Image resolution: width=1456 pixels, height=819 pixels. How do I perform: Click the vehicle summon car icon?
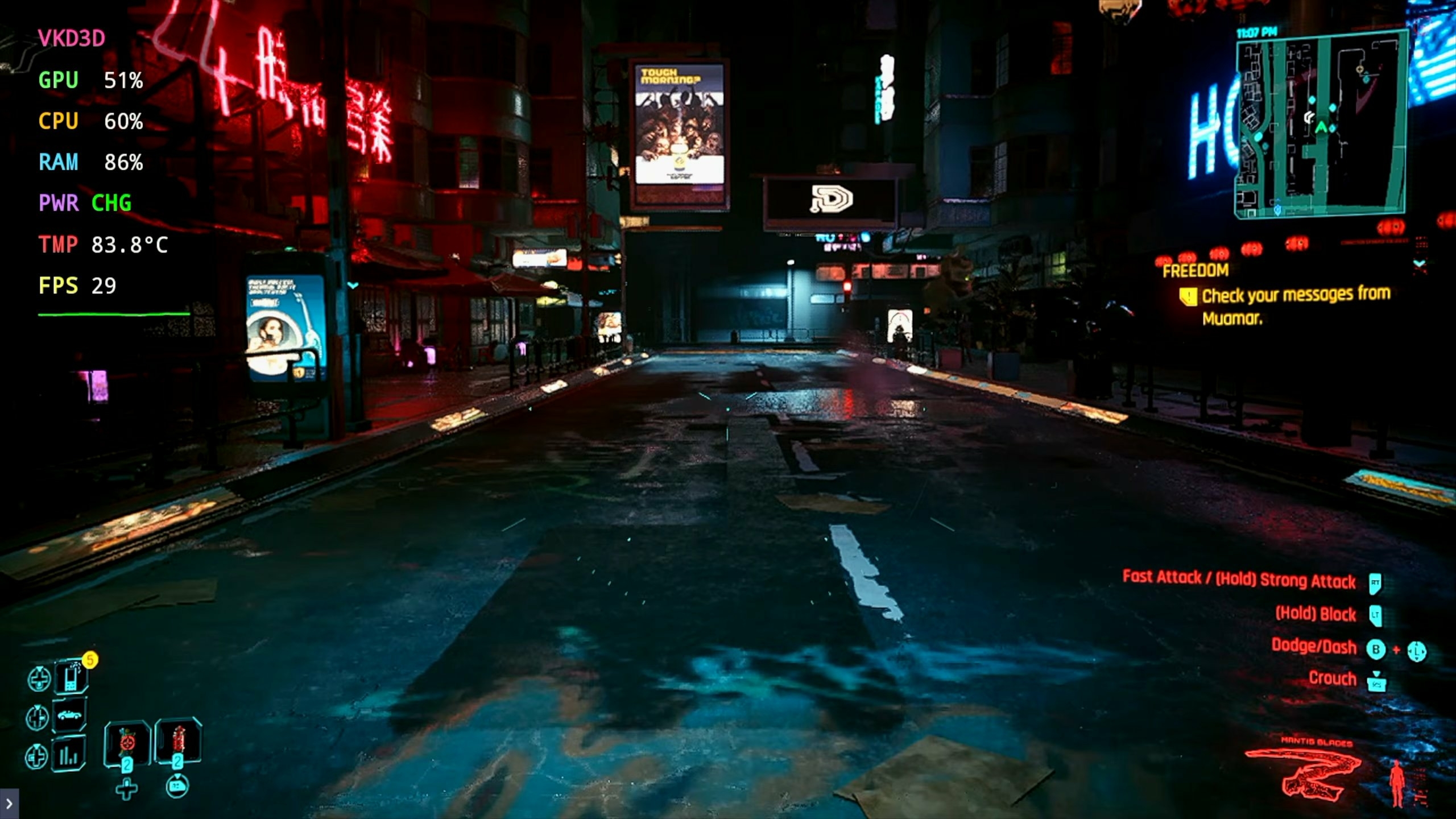pyautogui.click(x=69, y=715)
